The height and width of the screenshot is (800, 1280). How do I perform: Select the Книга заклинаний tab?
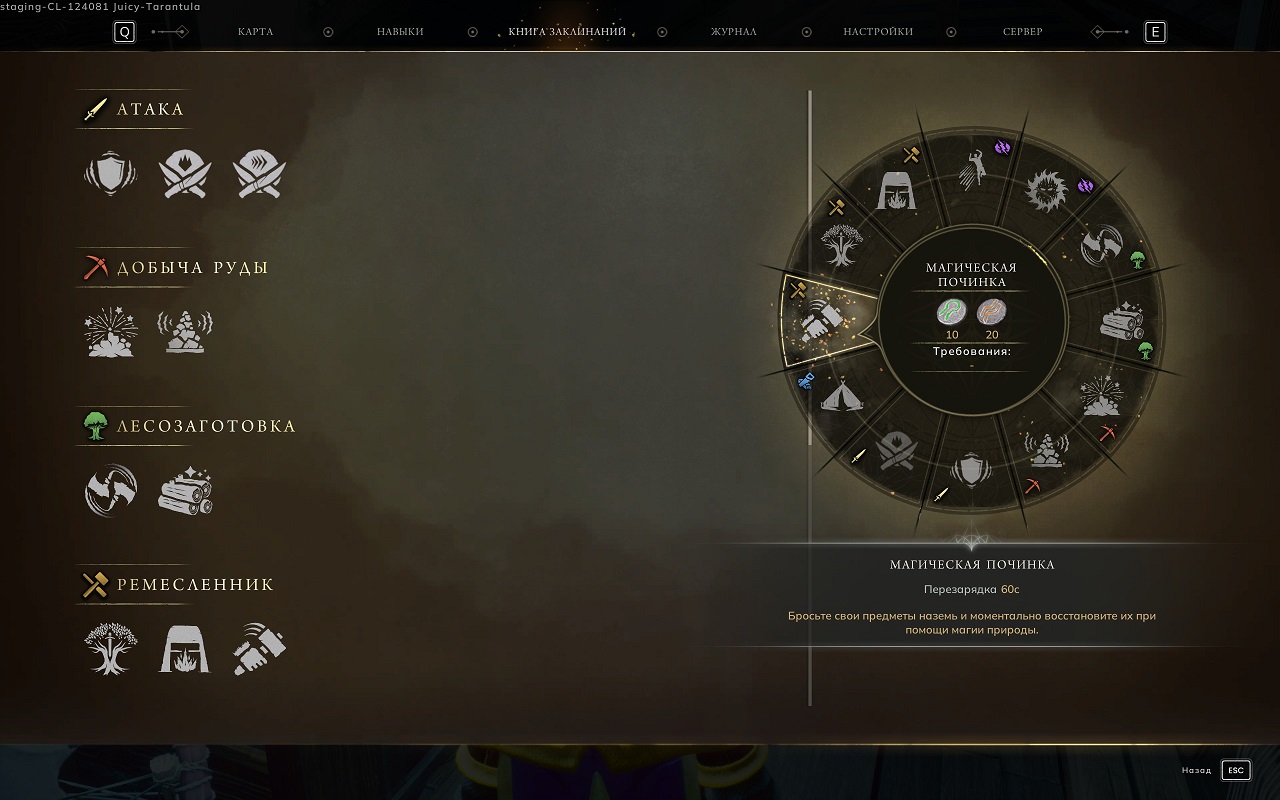(x=567, y=32)
